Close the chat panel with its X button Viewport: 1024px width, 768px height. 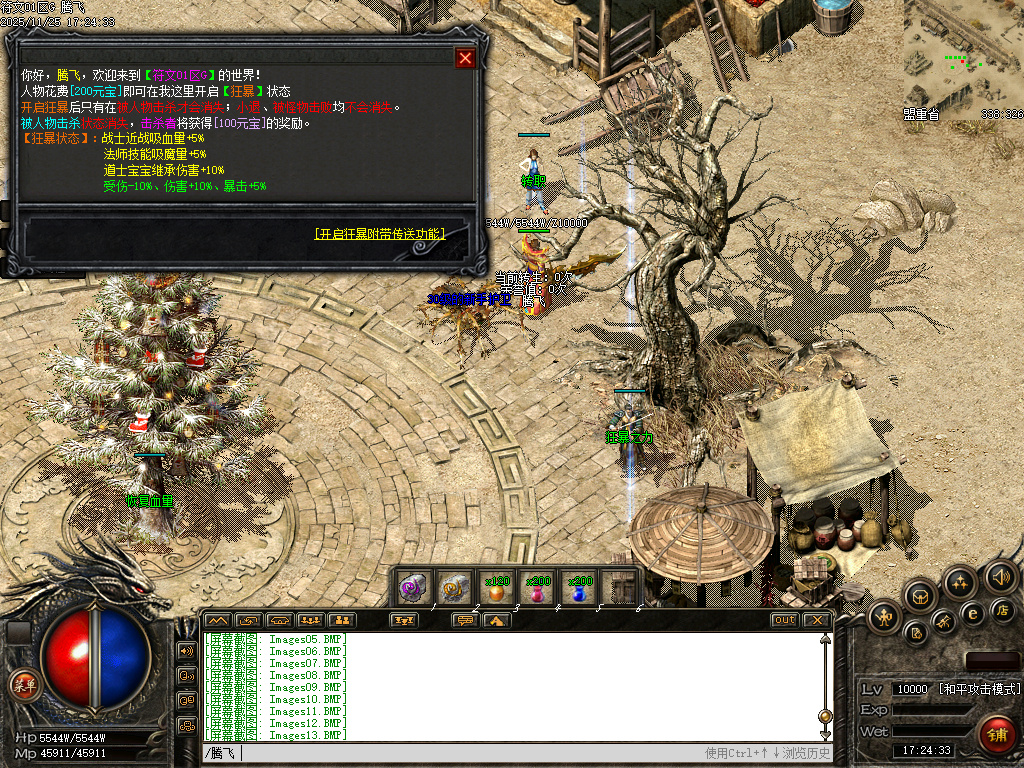click(817, 620)
